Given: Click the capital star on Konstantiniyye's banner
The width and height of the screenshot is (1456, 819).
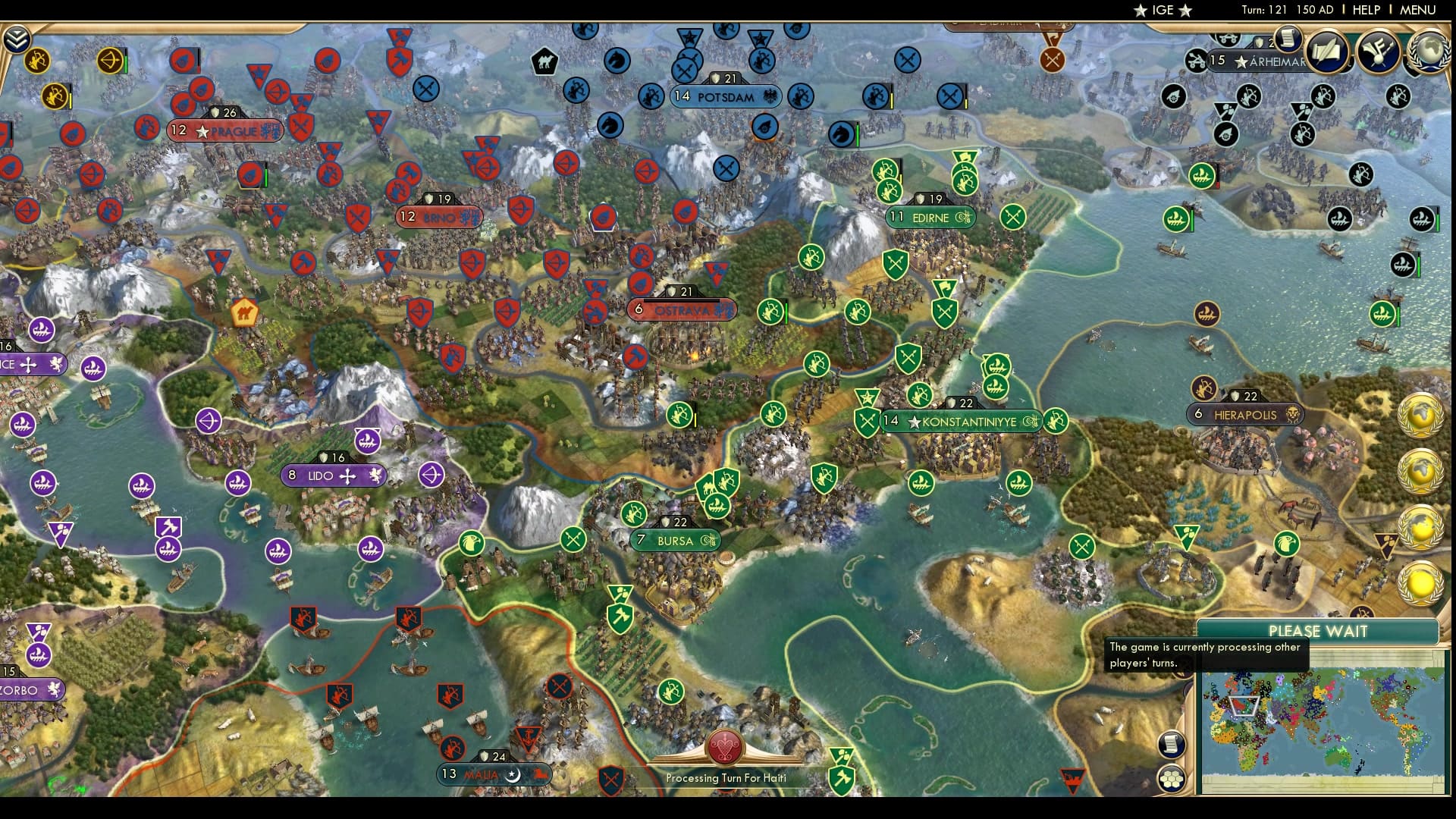Looking at the screenshot, I should pos(914,422).
